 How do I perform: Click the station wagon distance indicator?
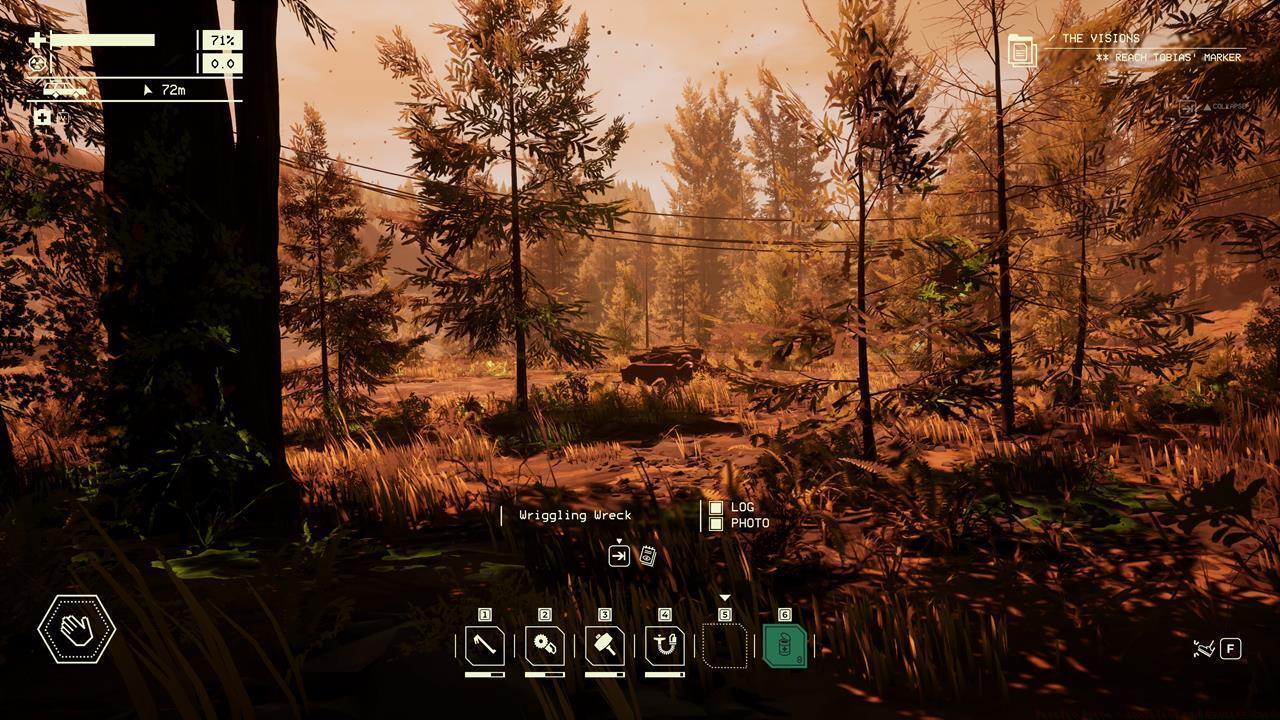tap(64, 90)
